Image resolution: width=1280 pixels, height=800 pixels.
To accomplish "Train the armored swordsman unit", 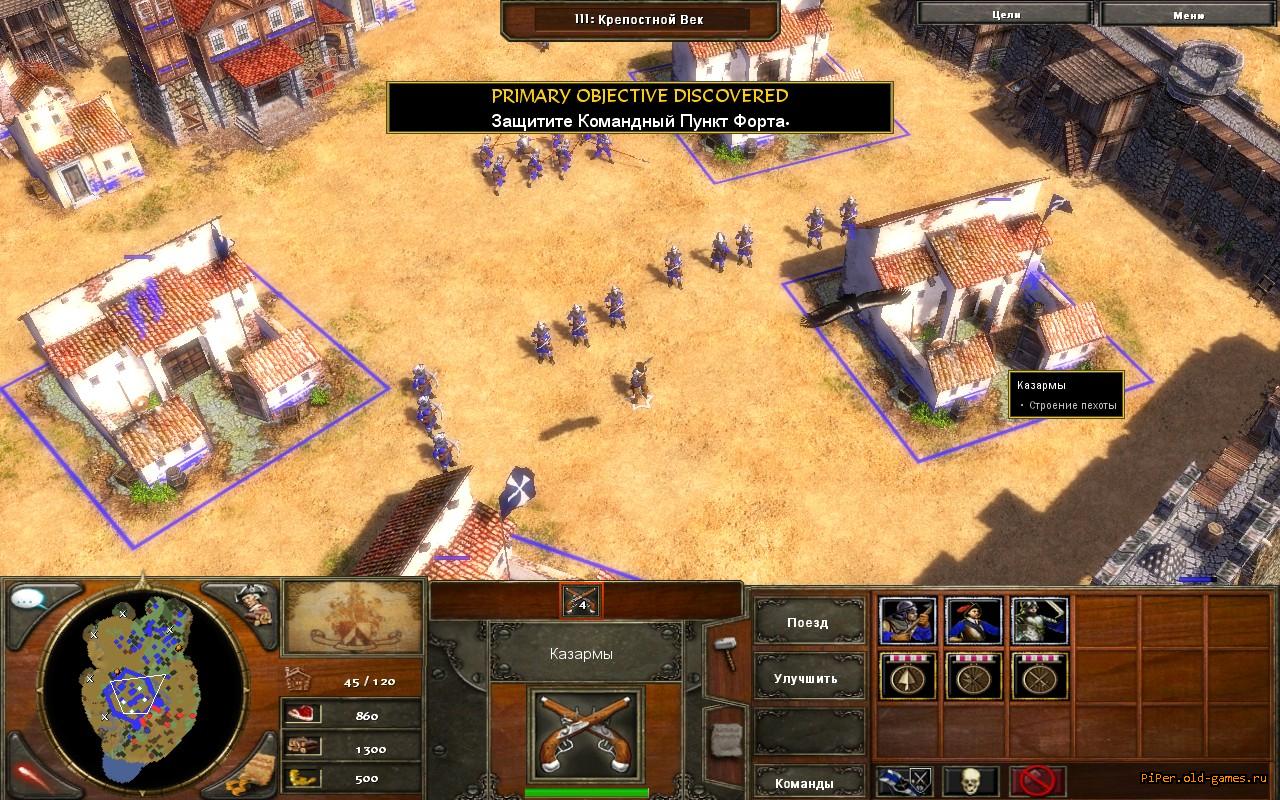I will pyautogui.click(x=1040, y=621).
